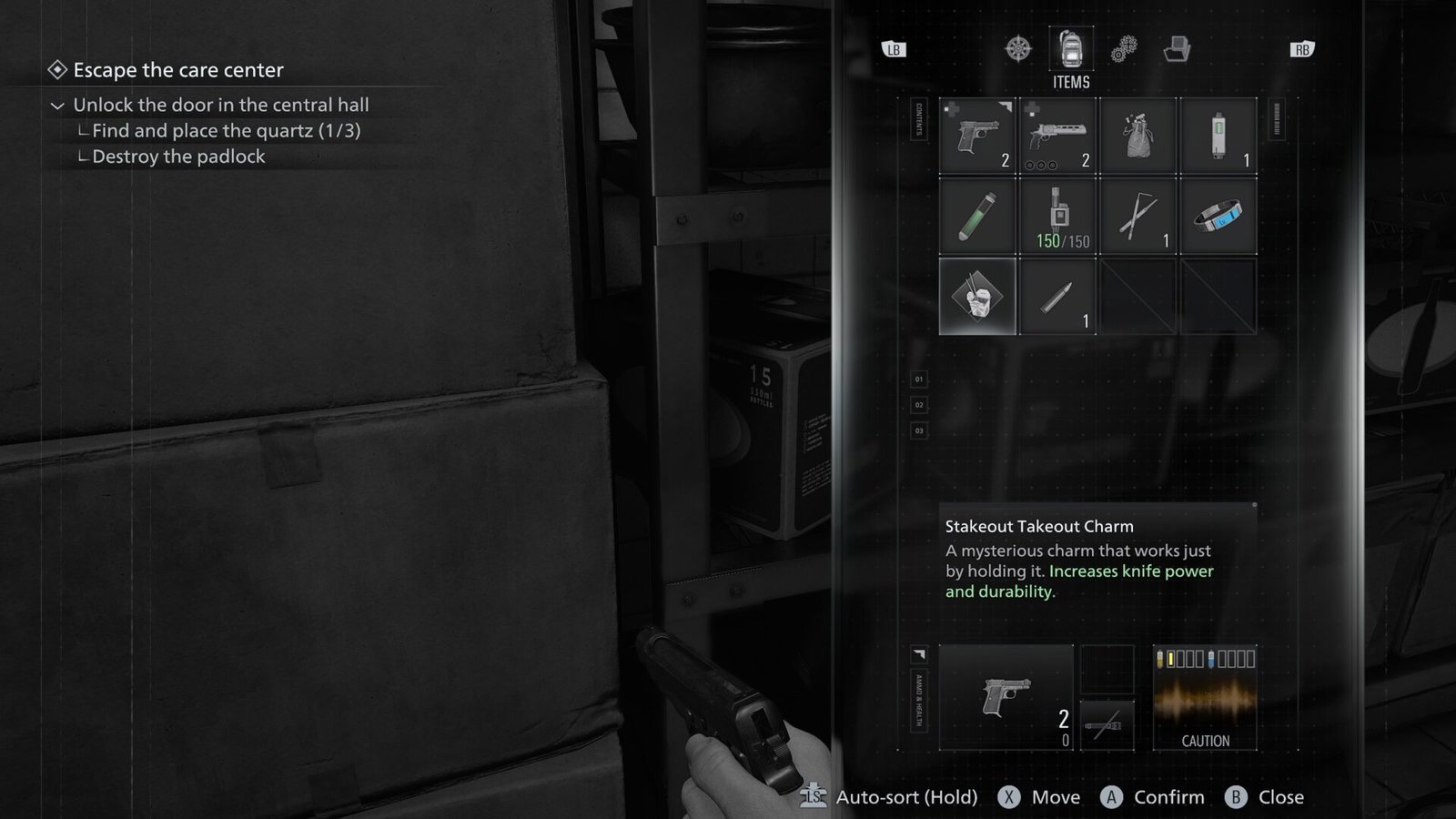Open the folder files tab

[1177, 48]
